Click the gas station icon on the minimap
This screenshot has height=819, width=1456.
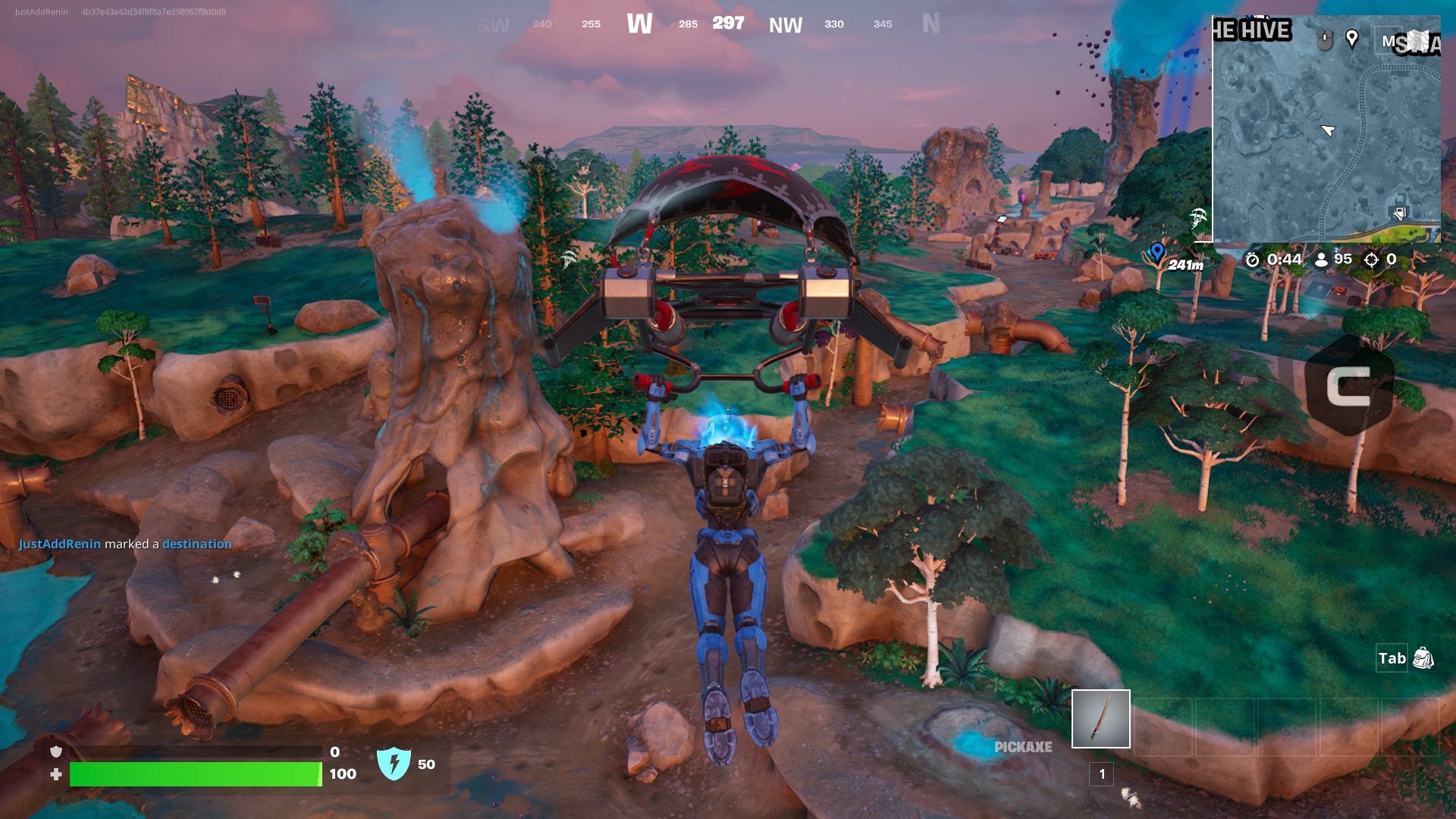click(1399, 211)
